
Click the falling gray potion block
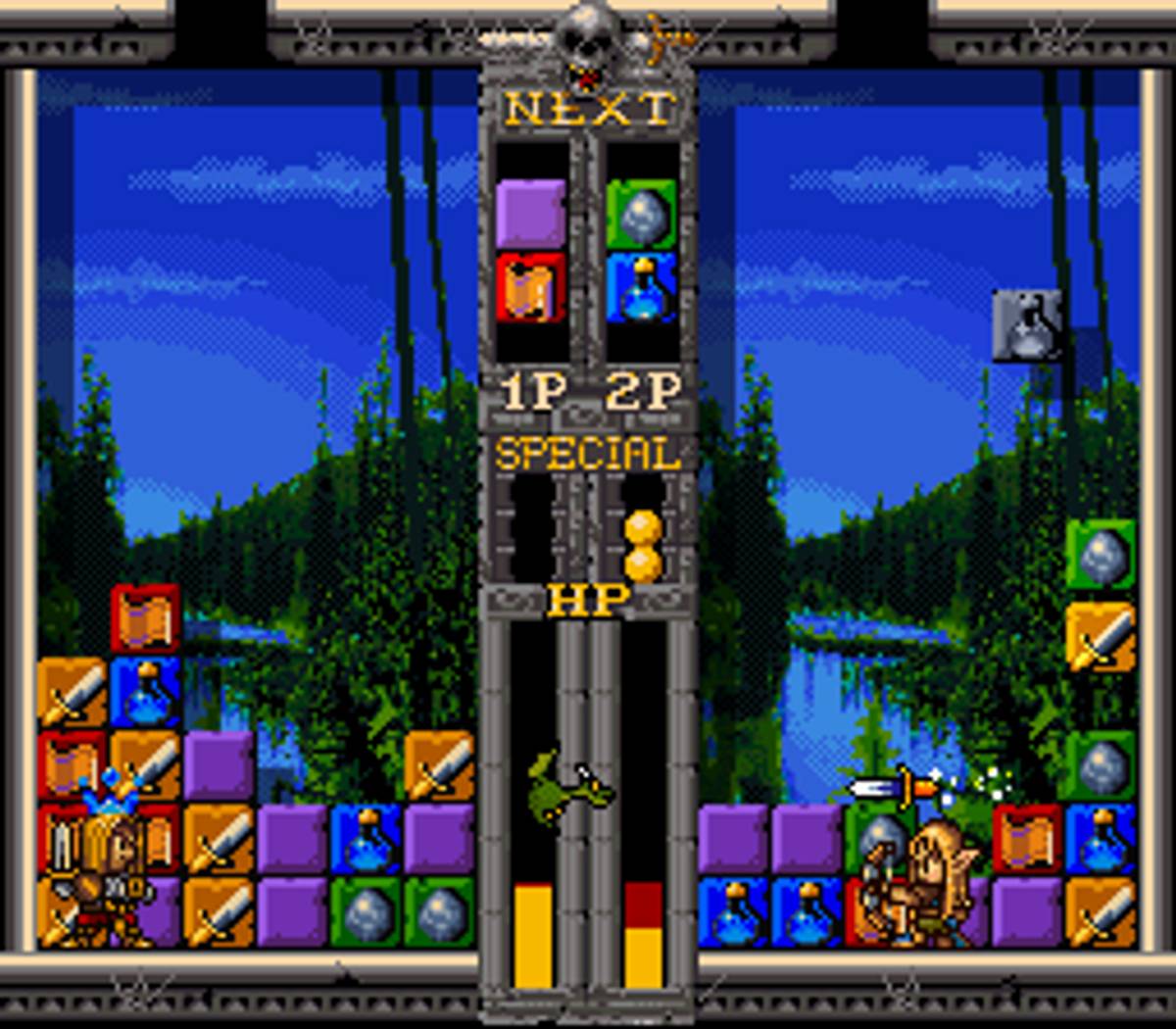[x=1027, y=325]
